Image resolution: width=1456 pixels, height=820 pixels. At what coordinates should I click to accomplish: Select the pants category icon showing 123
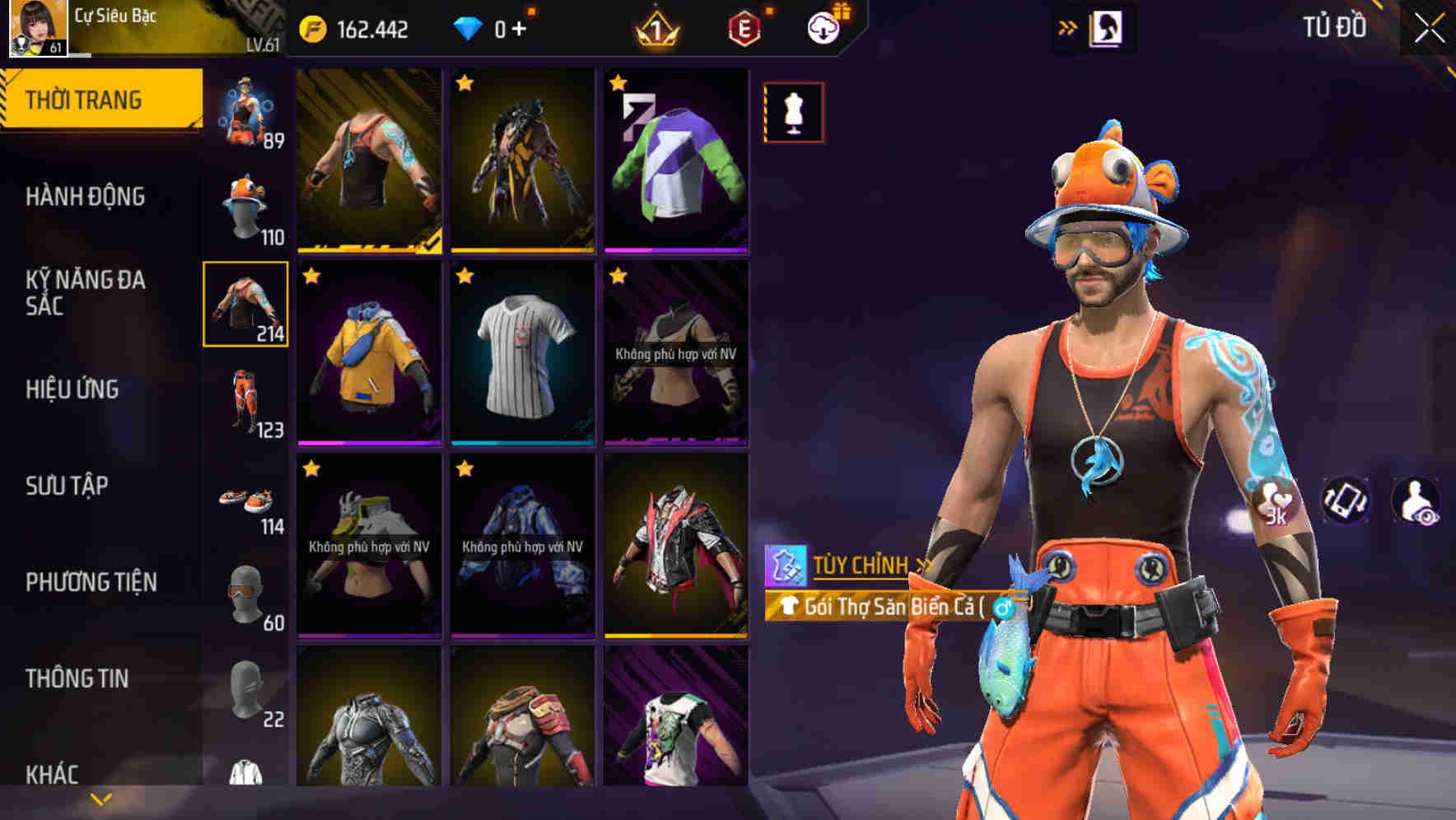click(245, 401)
